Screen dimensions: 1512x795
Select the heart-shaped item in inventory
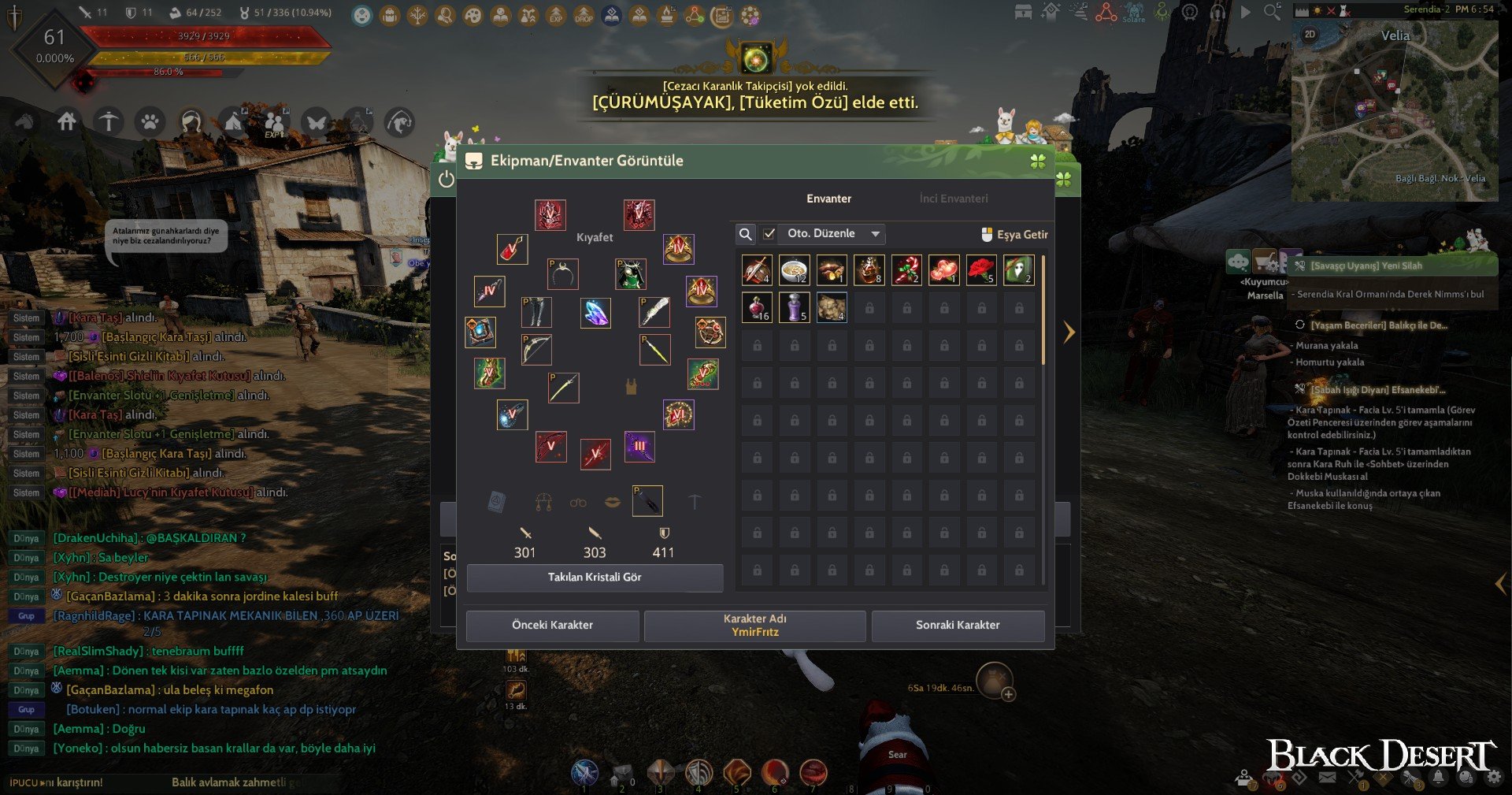pos(943,270)
